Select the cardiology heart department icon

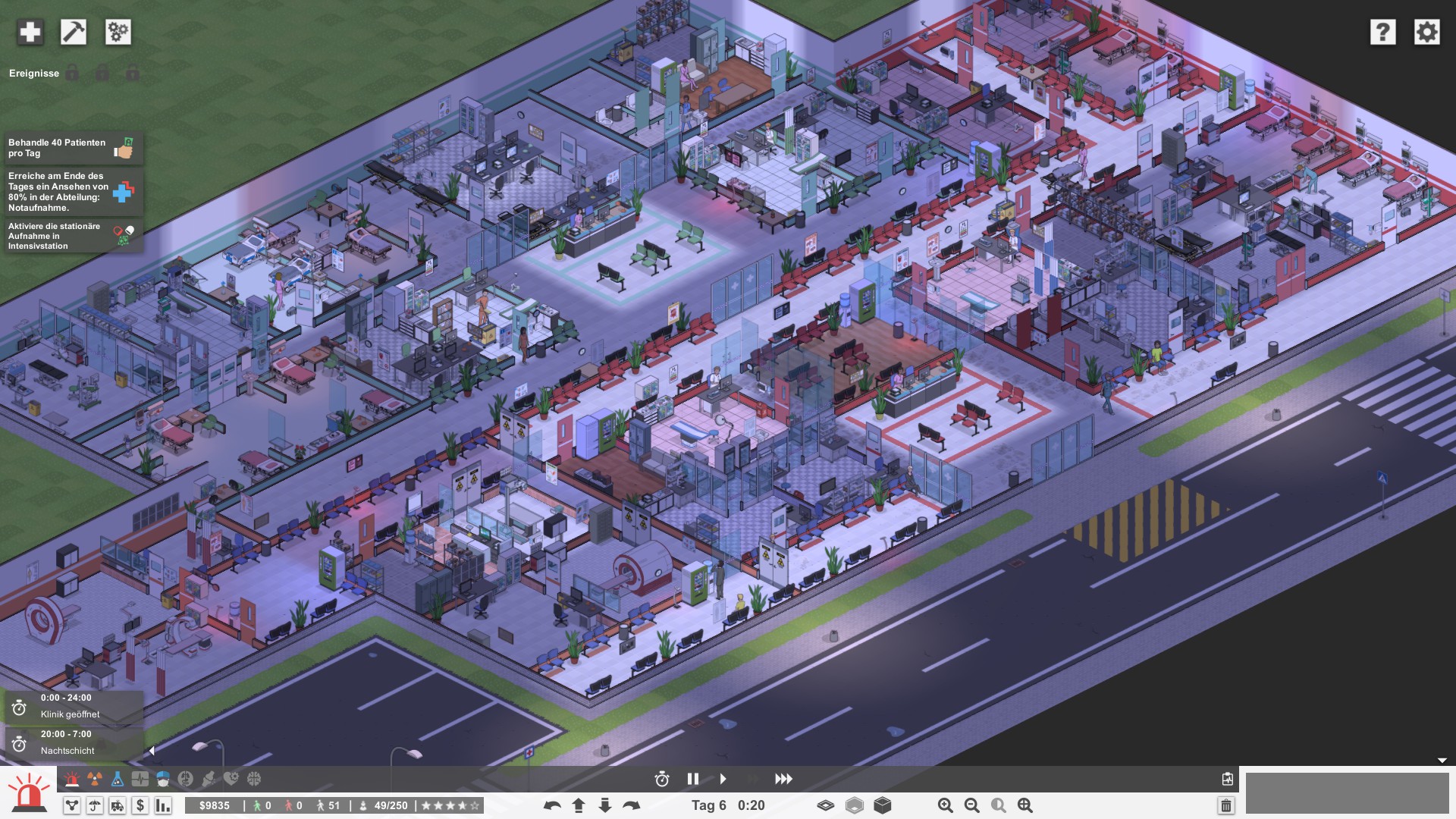pyautogui.click(x=231, y=778)
